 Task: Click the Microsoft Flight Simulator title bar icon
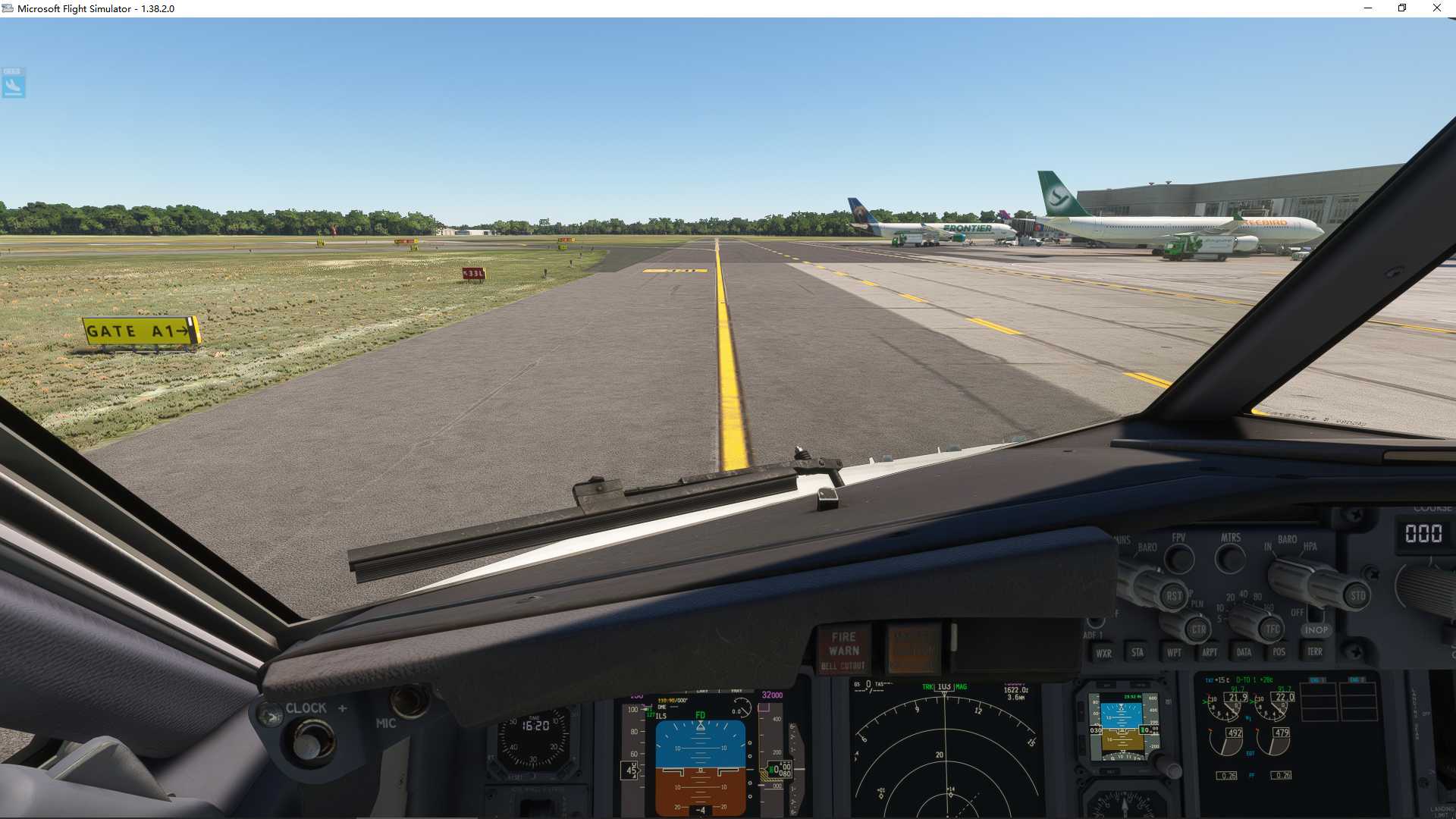(6, 8)
